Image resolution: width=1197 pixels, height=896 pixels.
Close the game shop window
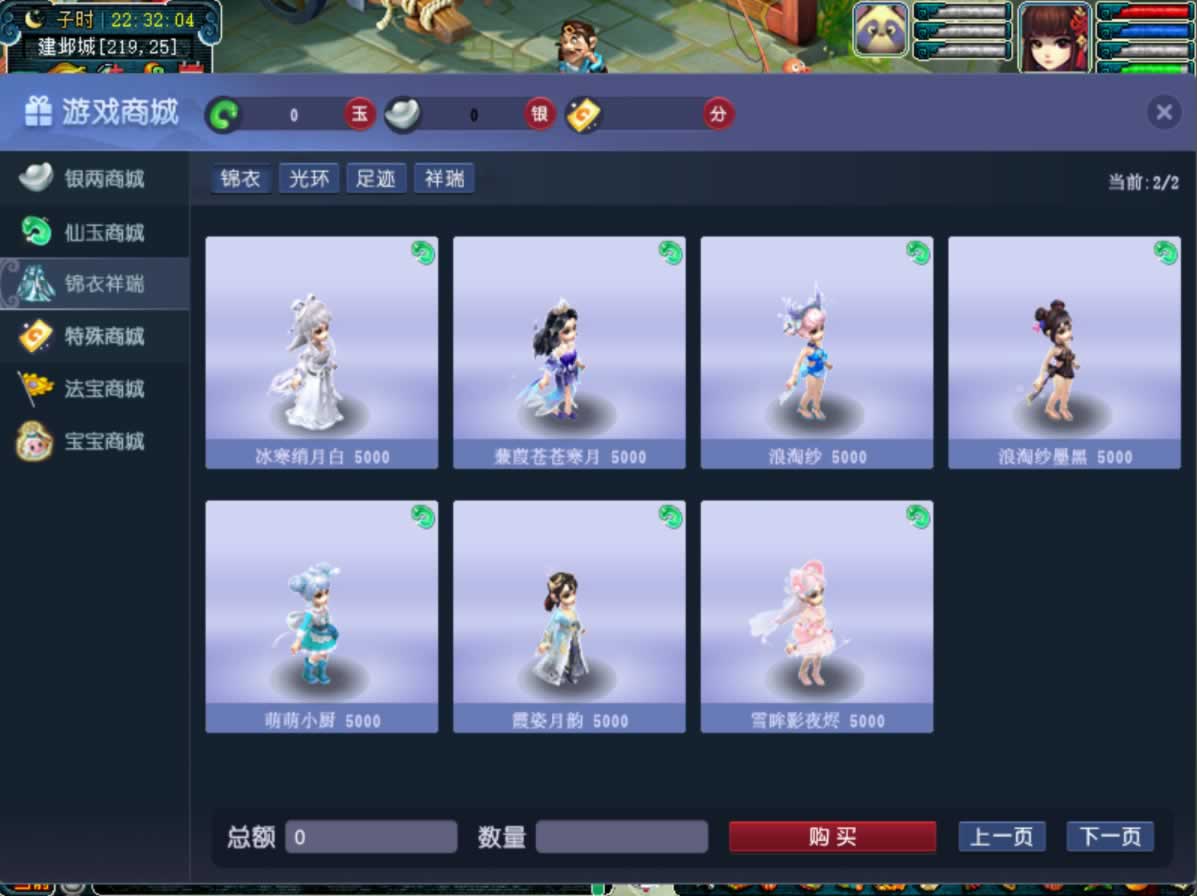[x=1163, y=112]
